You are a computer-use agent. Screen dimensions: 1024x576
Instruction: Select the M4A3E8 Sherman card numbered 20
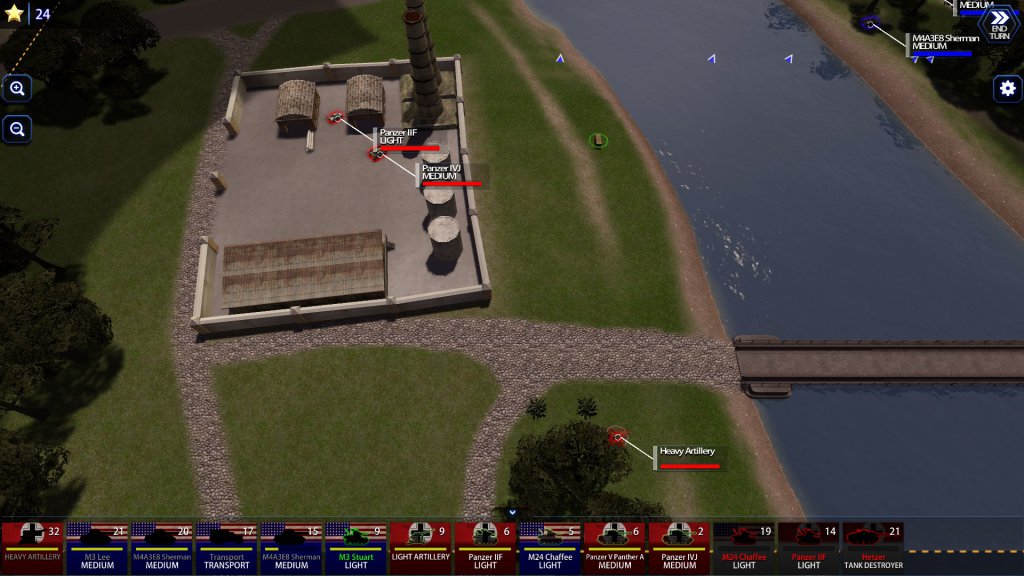[x=162, y=547]
